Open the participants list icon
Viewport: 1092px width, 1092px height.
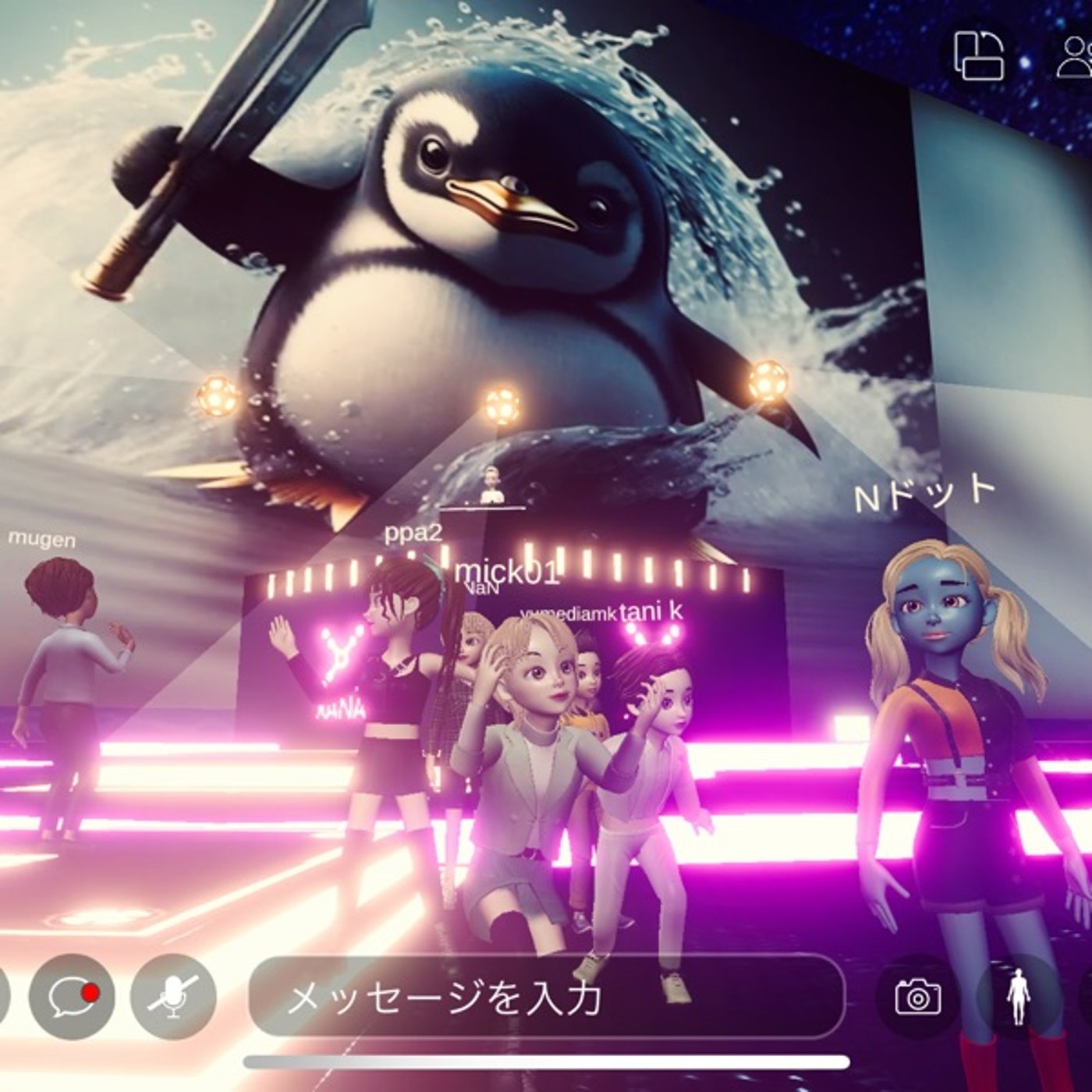(1075, 56)
